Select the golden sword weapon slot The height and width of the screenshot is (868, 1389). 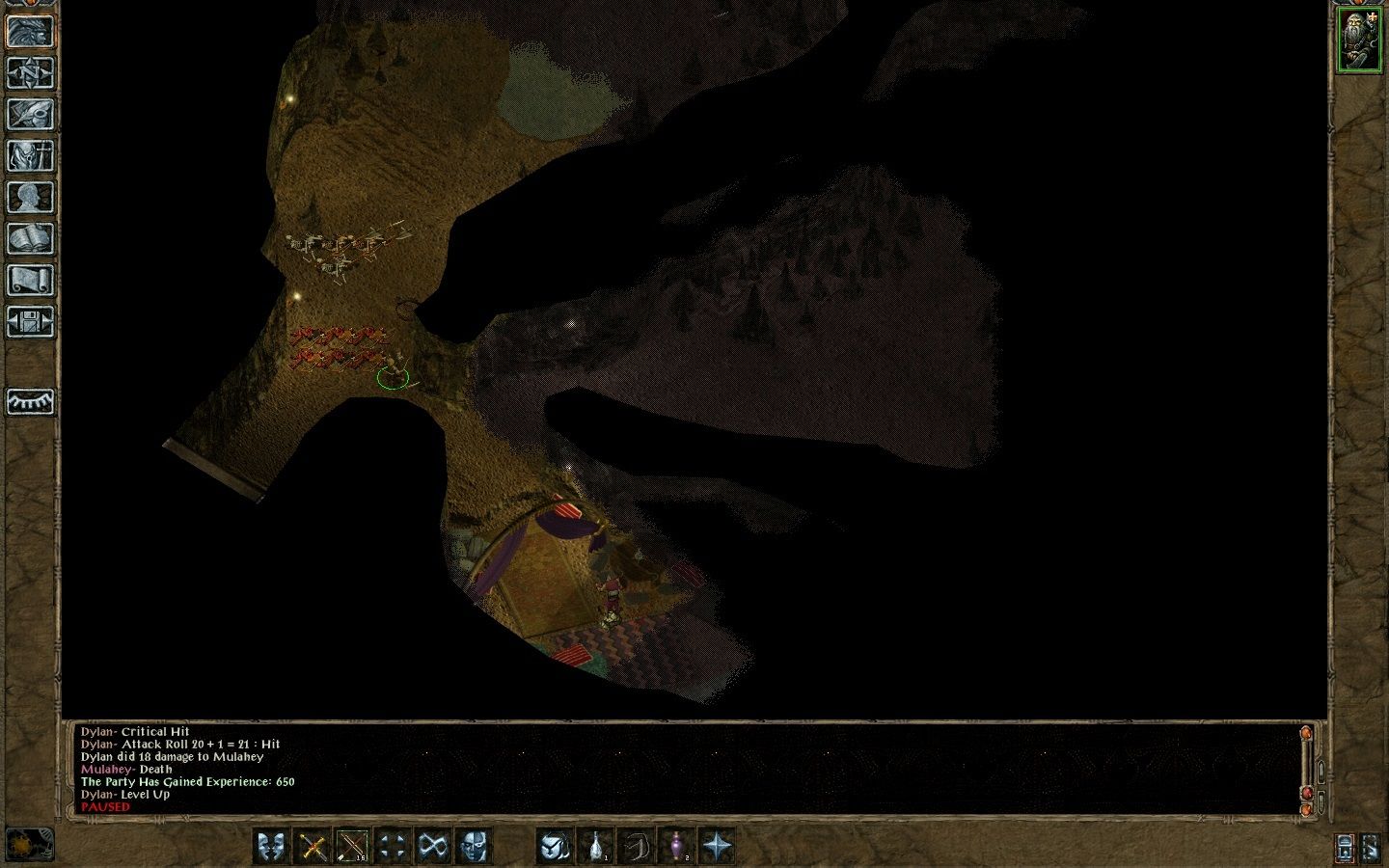click(313, 846)
